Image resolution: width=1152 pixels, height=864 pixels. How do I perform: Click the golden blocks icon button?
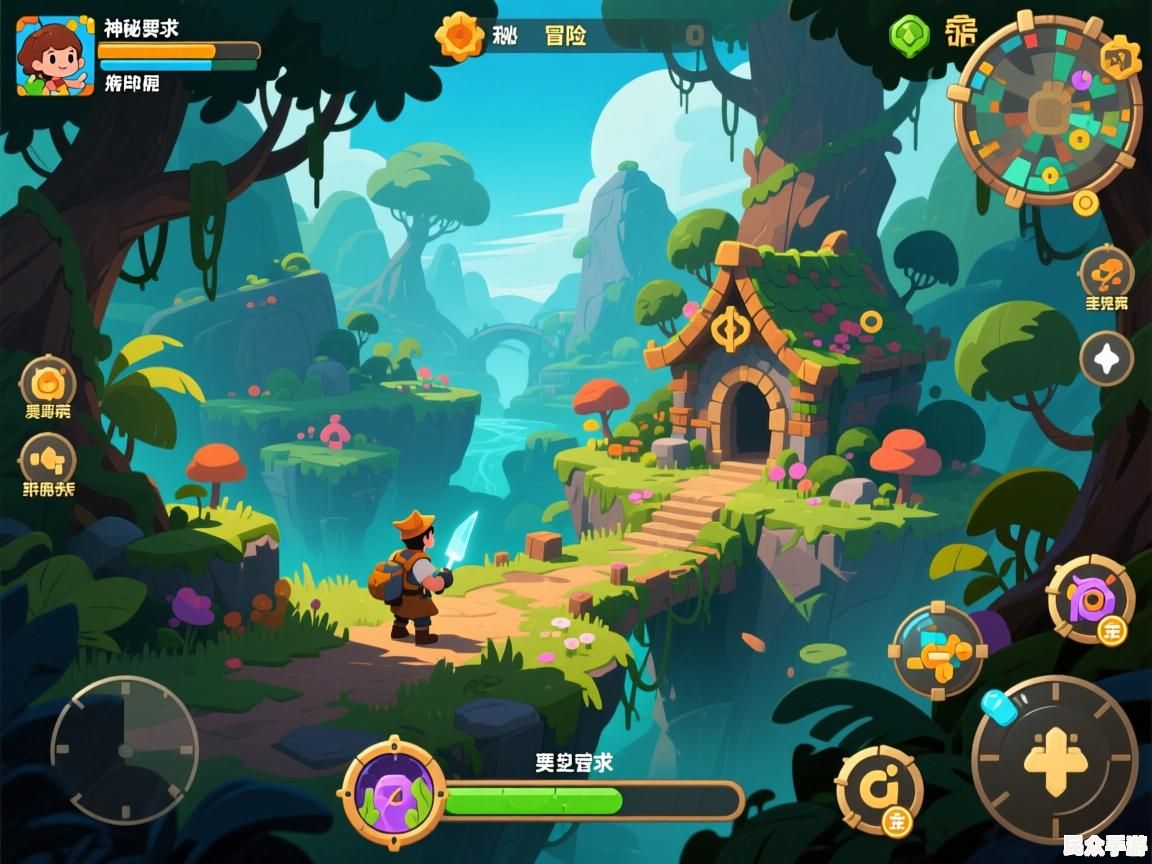point(48,460)
